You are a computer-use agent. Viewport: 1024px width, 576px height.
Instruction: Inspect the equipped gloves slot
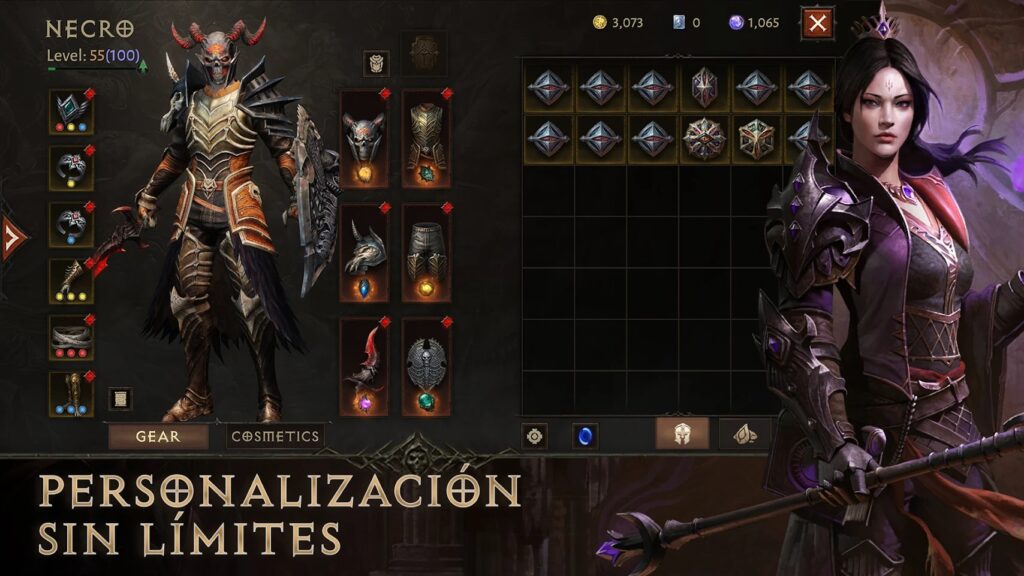point(71,281)
